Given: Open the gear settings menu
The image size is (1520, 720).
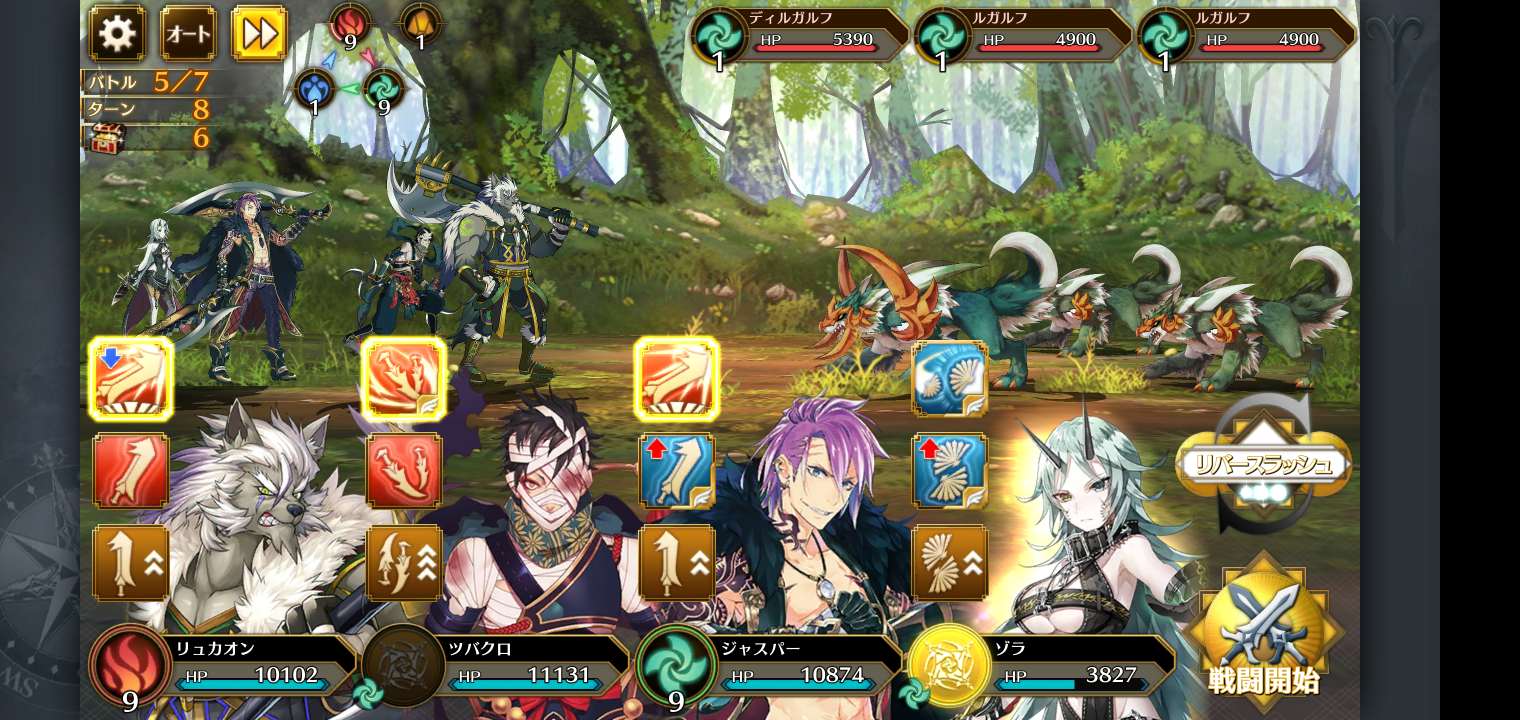Looking at the screenshot, I should [117, 34].
